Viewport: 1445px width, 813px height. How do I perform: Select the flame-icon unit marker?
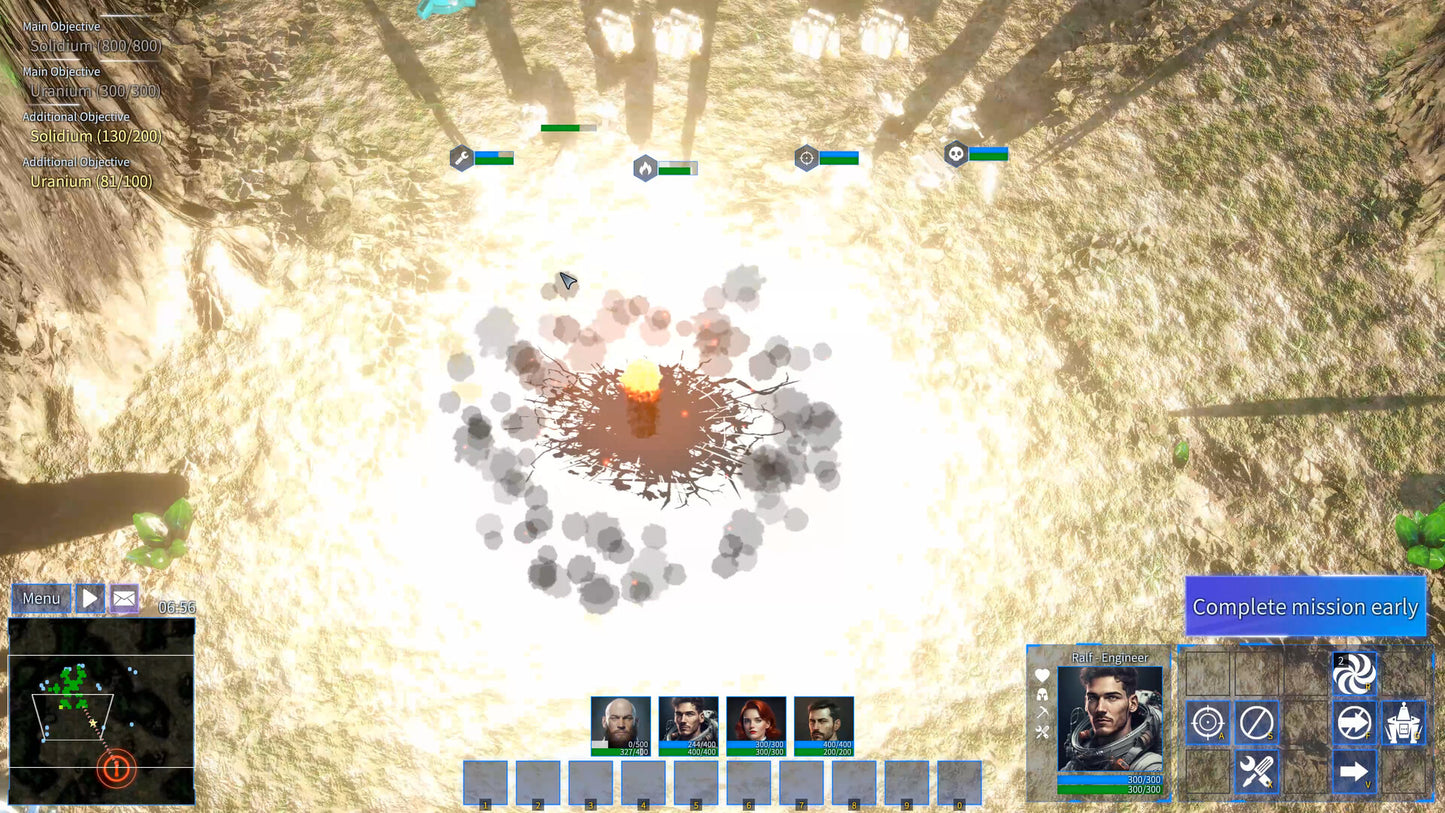(x=645, y=168)
